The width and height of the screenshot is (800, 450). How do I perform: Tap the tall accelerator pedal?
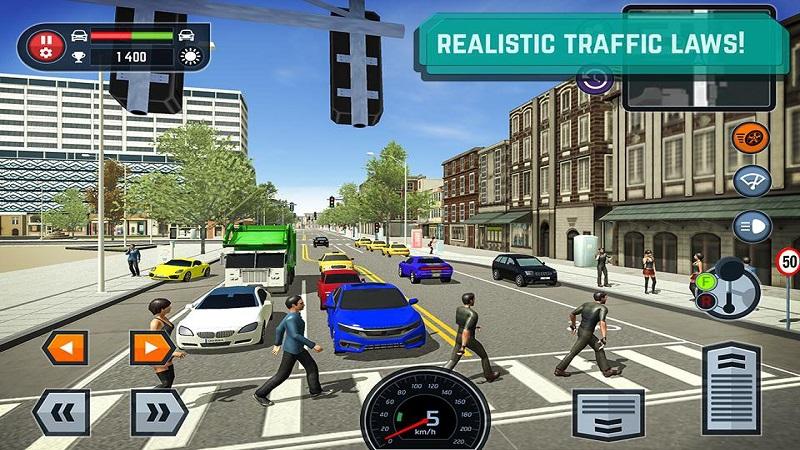pyautogui.click(x=731, y=392)
